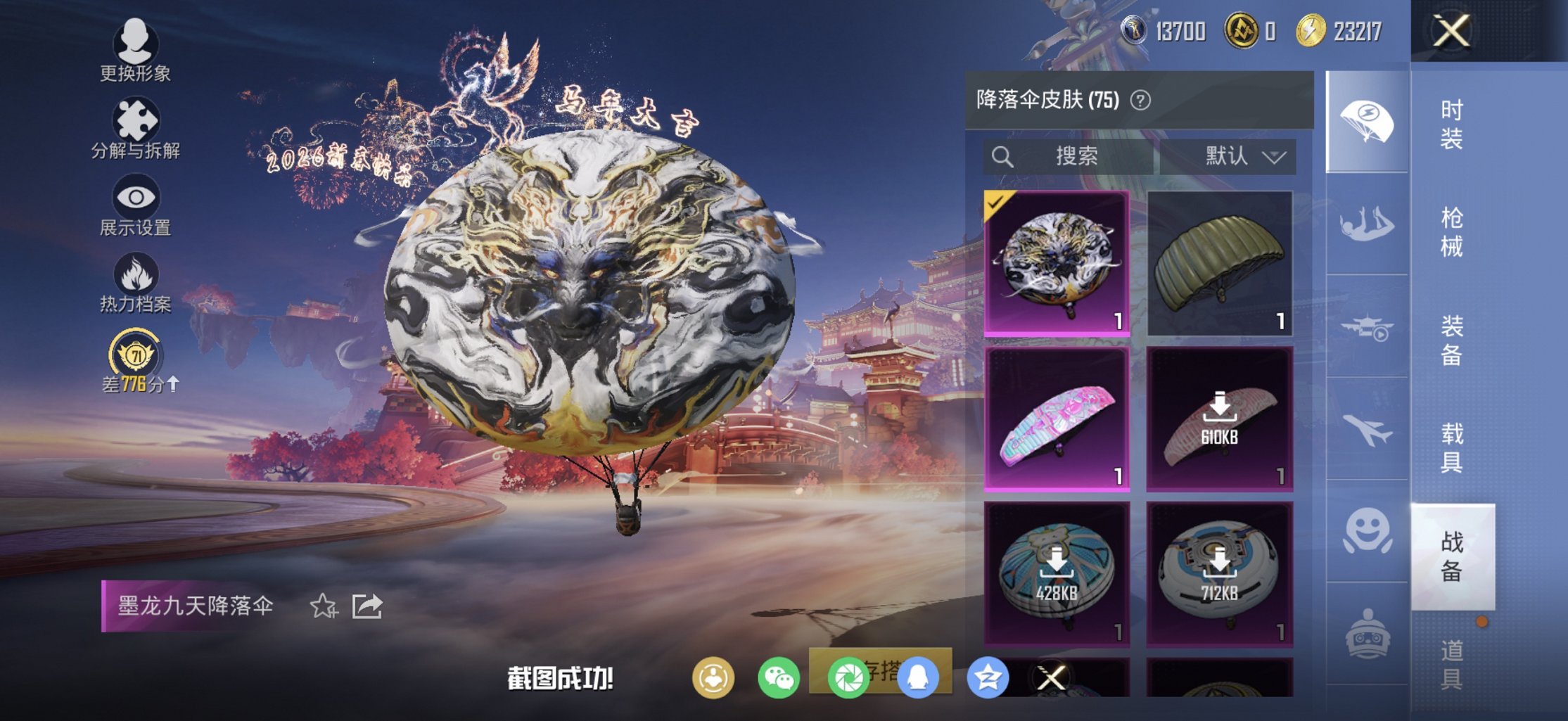View the 热力档案 heat archive
Screen dimensions: 1568x721
pyautogui.click(x=135, y=280)
